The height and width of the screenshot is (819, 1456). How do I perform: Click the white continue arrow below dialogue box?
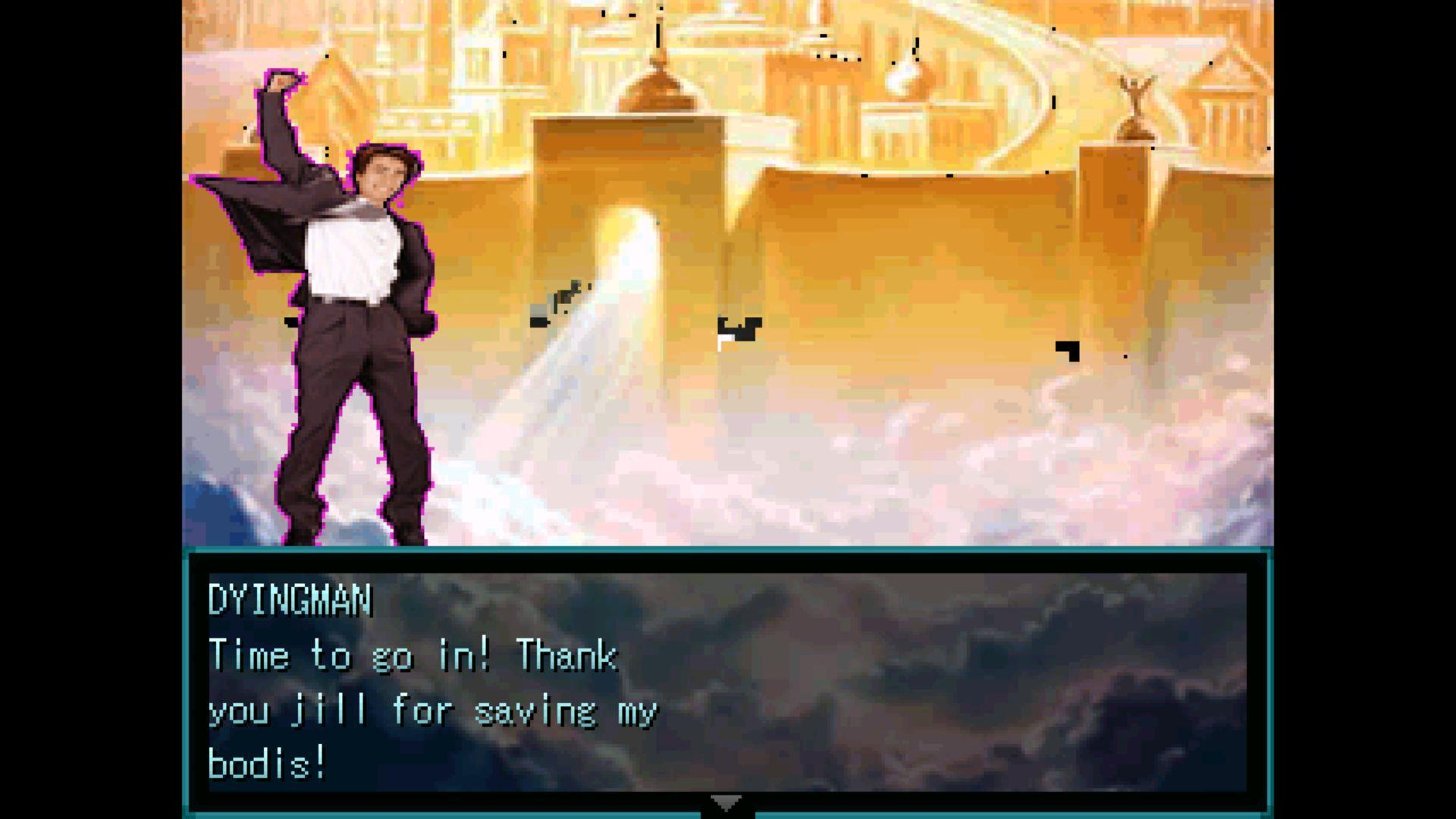pyautogui.click(x=727, y=802)
